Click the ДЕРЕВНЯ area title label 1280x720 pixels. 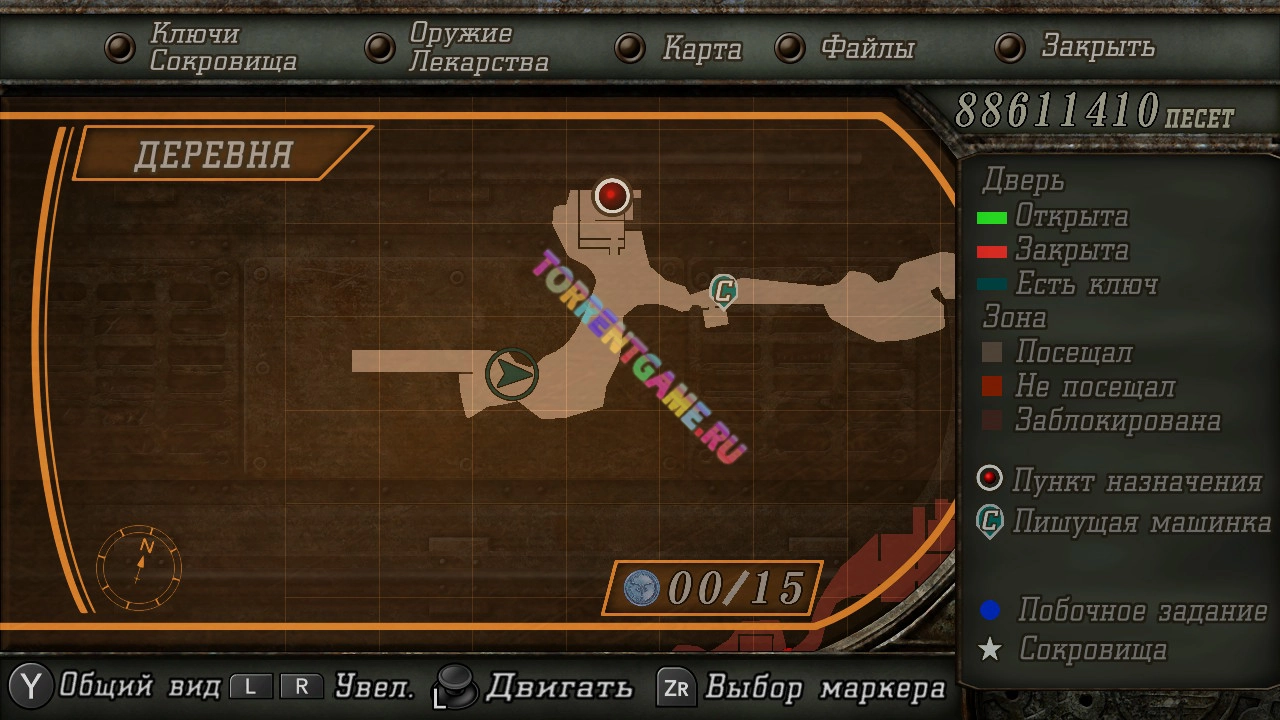point(213,155)
